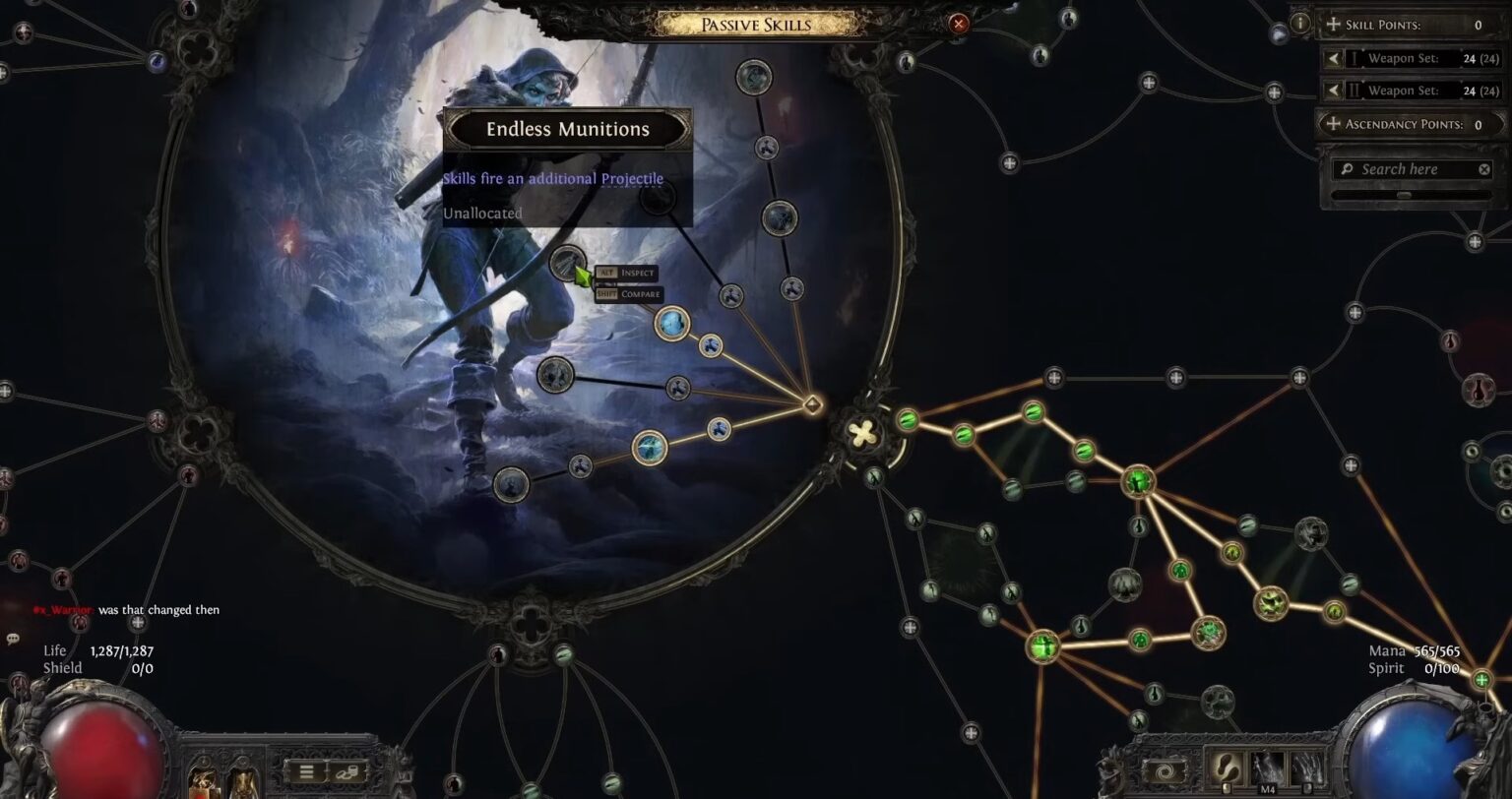The width and height of the screenshot is (1512, 799).
Task: Click the zoom slider handle below the search bar
Action: (1405, 194)
